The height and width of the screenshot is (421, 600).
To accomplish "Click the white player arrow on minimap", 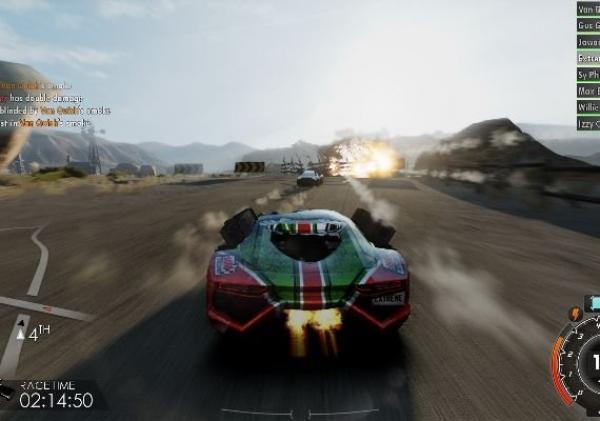I will (21, 328).
